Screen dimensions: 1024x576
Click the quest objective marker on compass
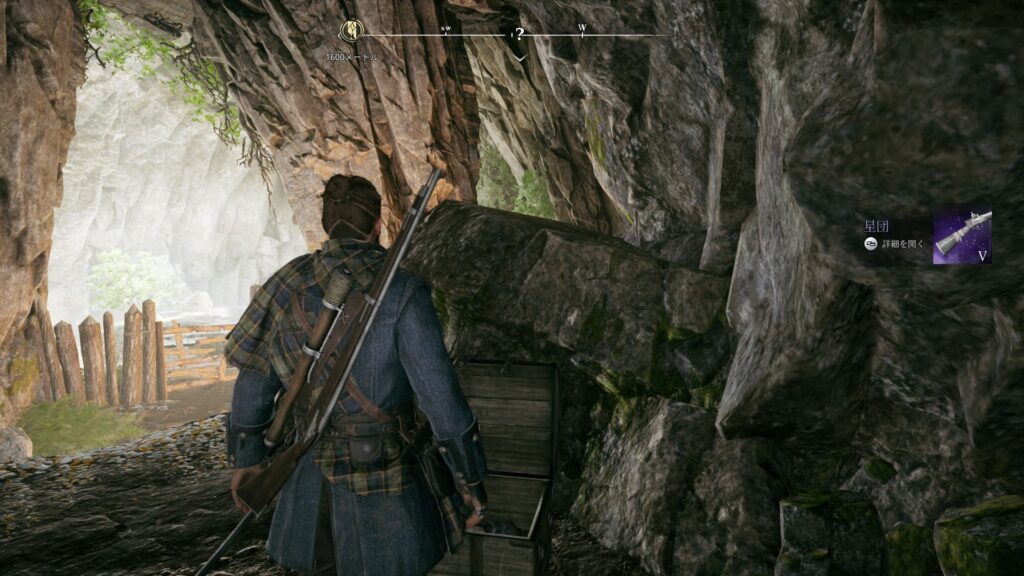click(x=350, y=31)
